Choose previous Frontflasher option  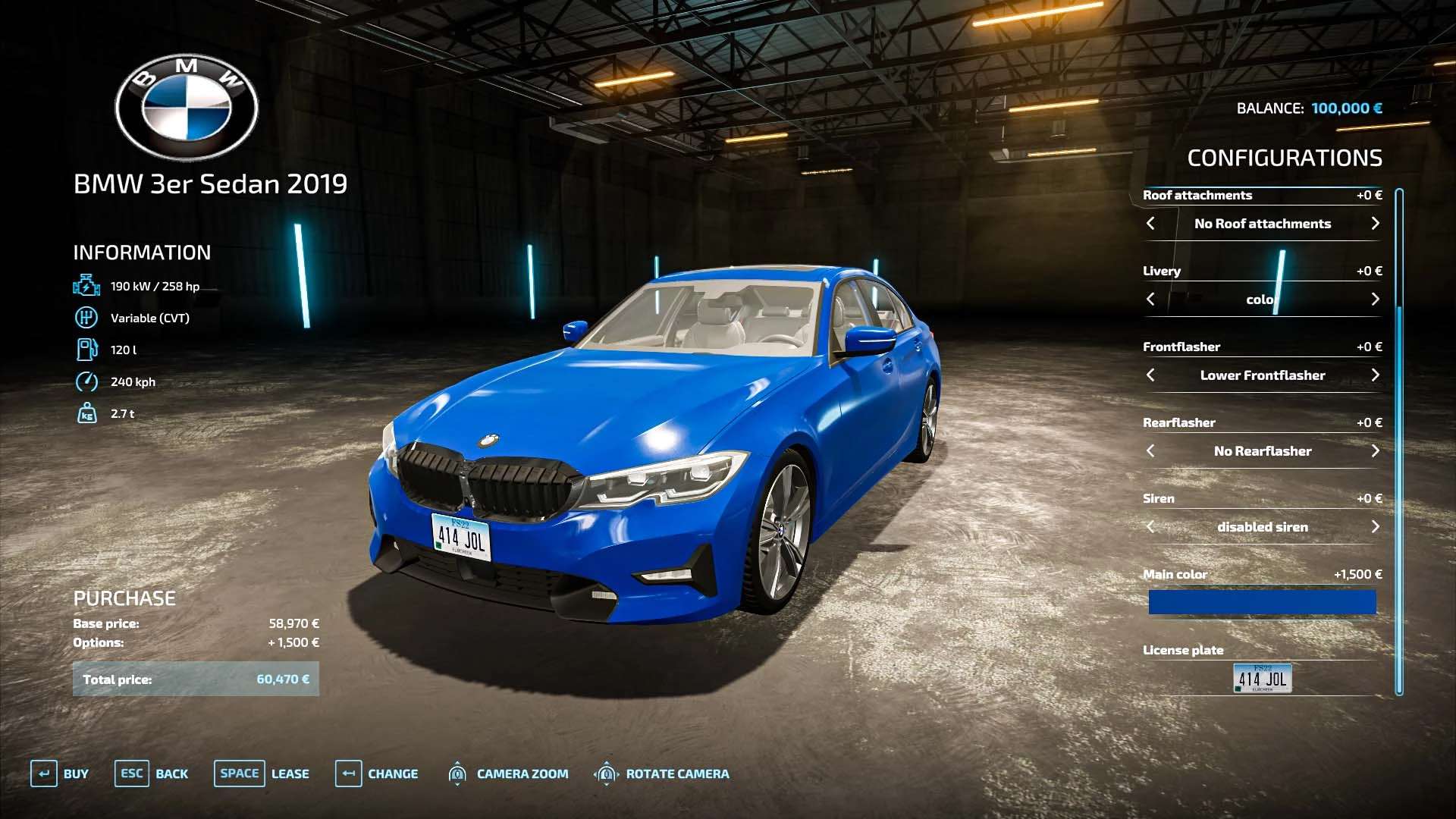(x=1150, y=375)
